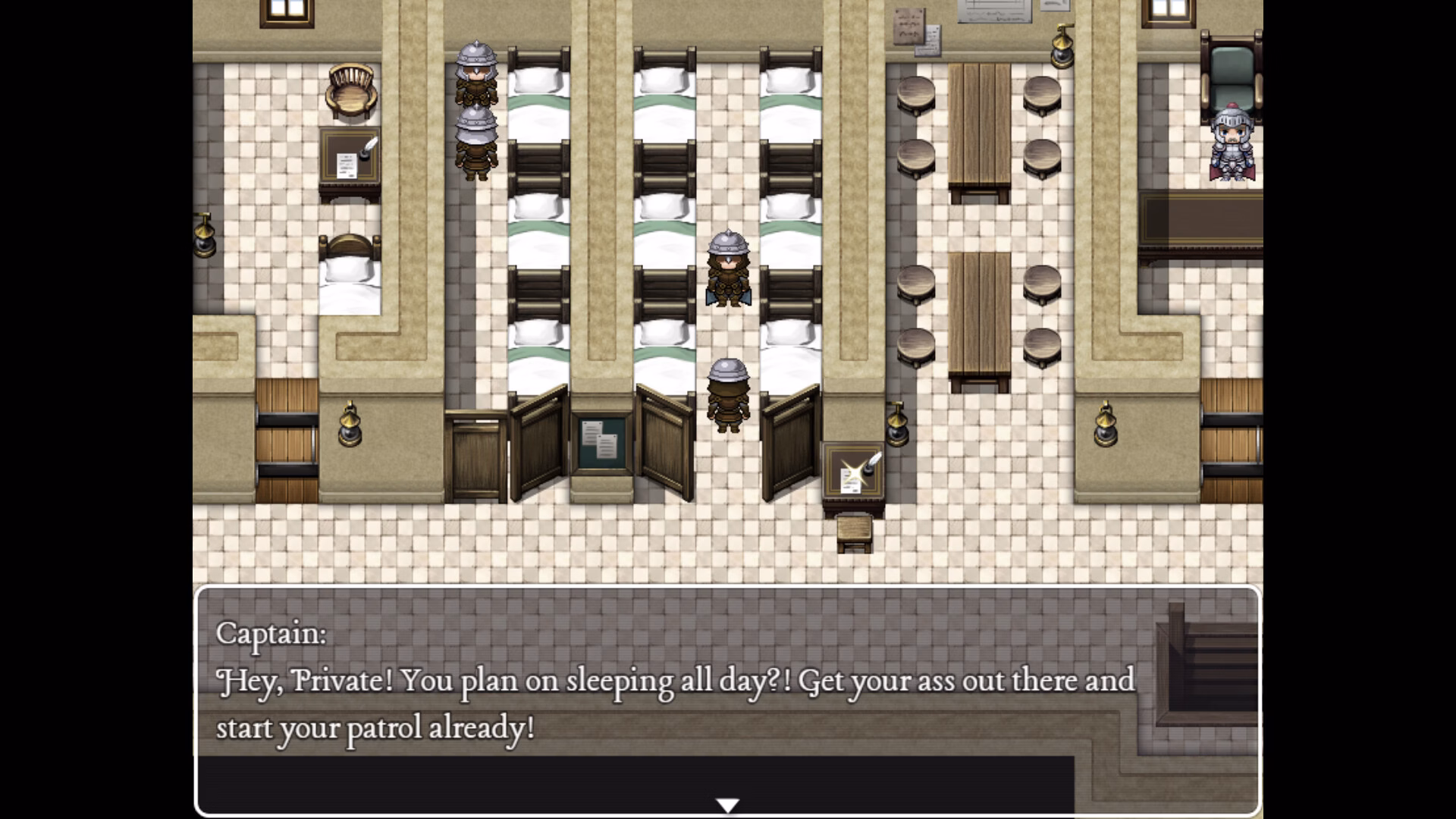Viewport: 1456px width, 819px height.
Task: Select the single bed in the private room
Action: pos(349,281)
